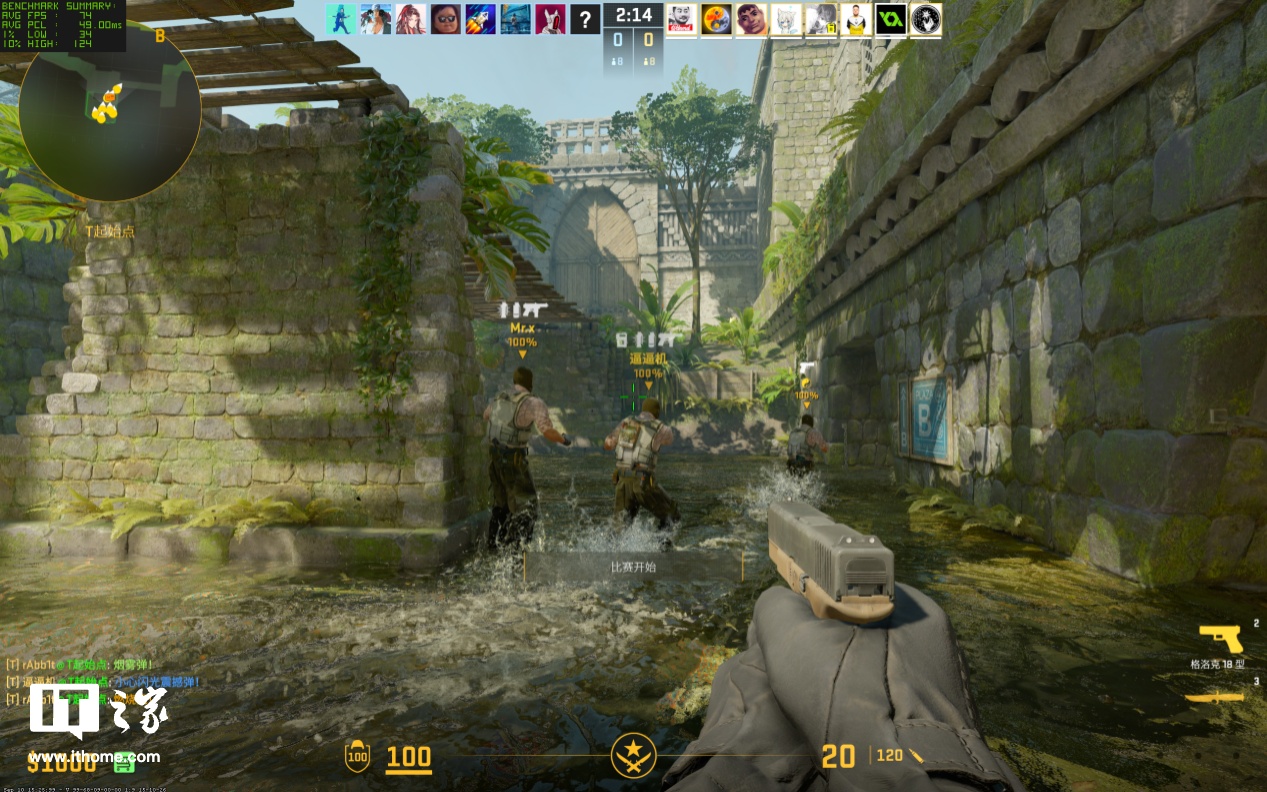This screenshot has height=792, width=1267.
Task: Click the circular minimap
Action: (109, 108)
